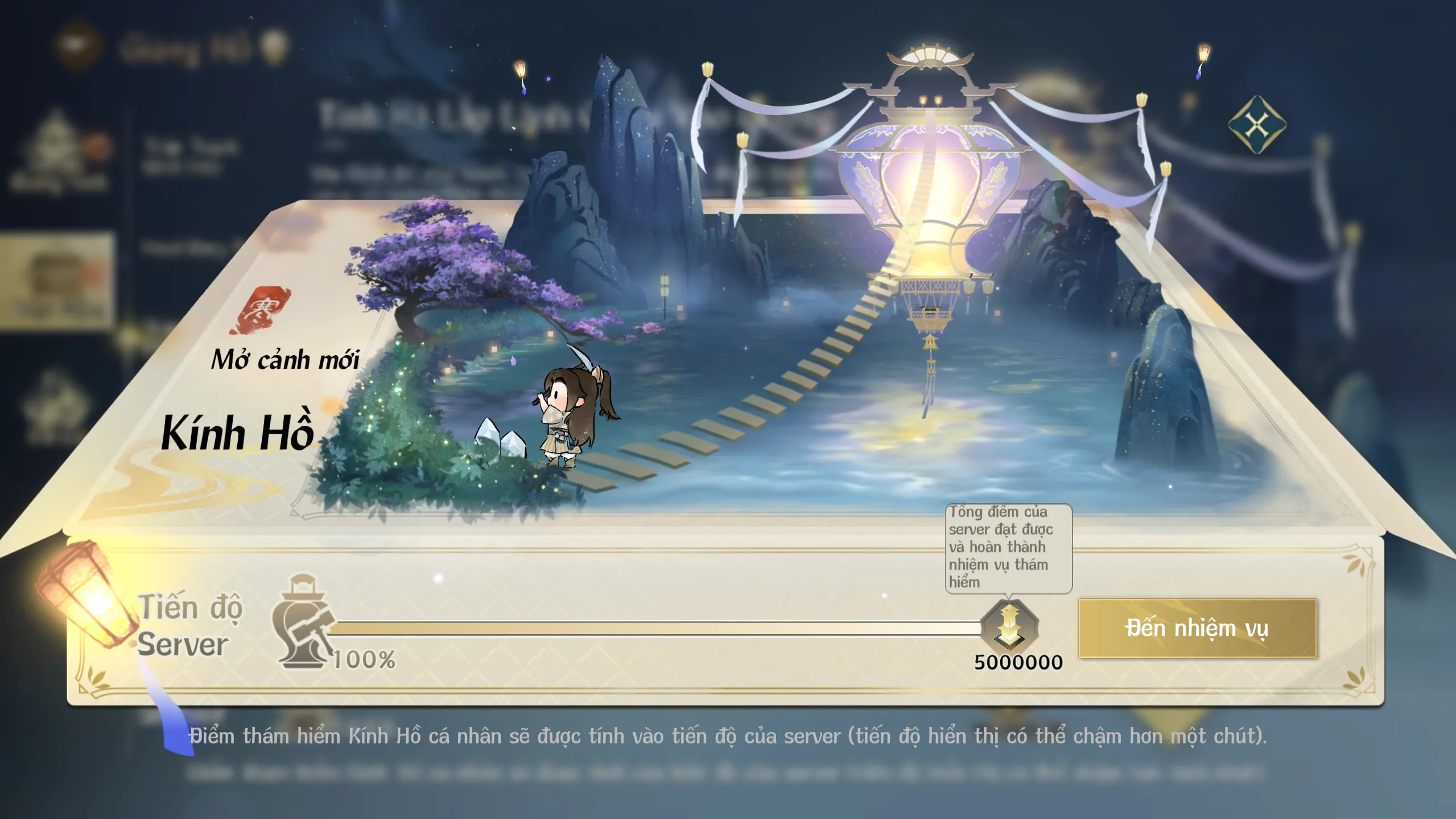Image resolution: width=1456 pixels, height=819 pixels.
Task: Select the 5000000 server reward pagoda icon
Action: pyautogui.click(x=1010, y=627)
